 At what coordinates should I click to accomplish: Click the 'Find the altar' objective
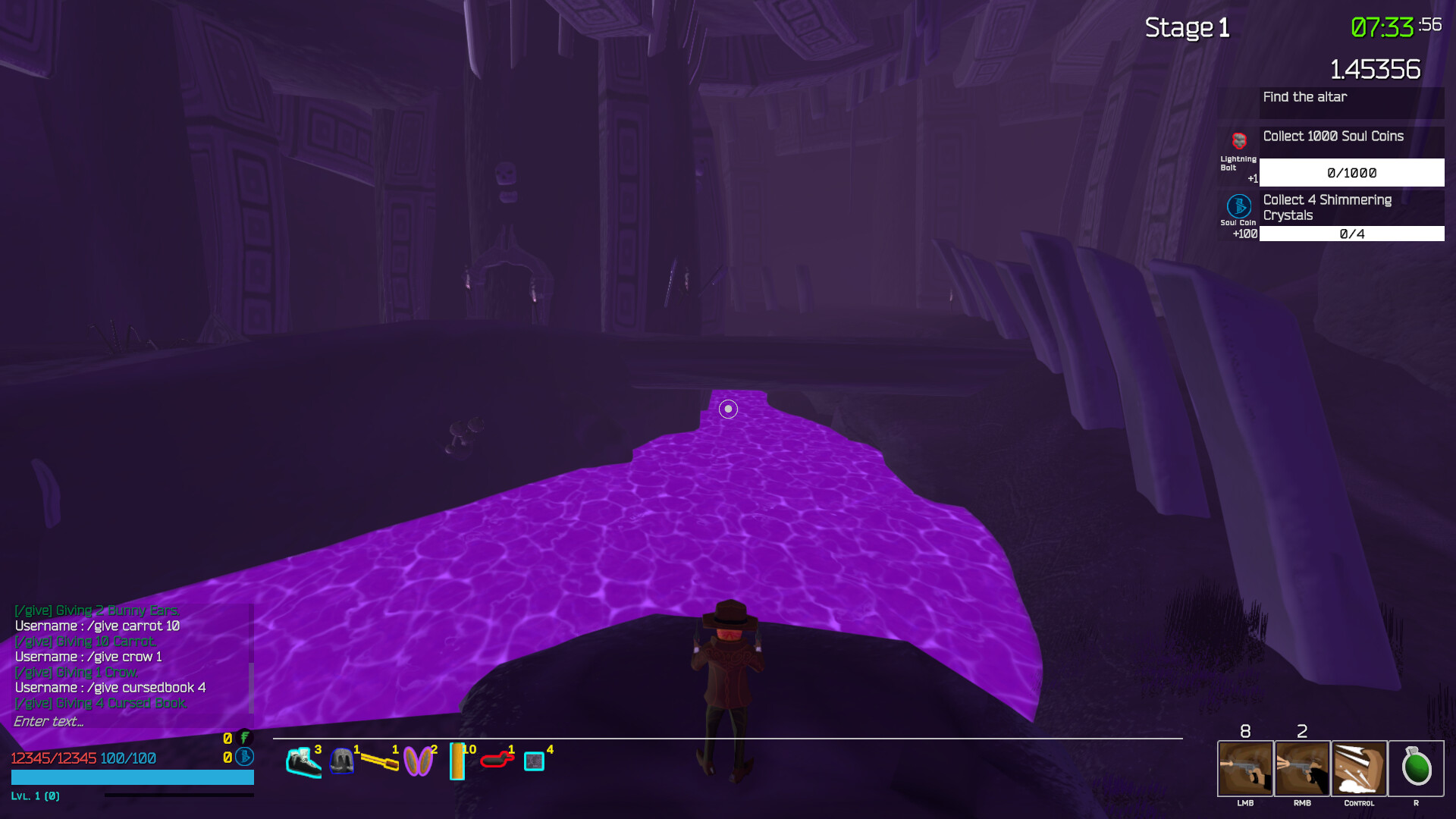(x=1351, y=98)
